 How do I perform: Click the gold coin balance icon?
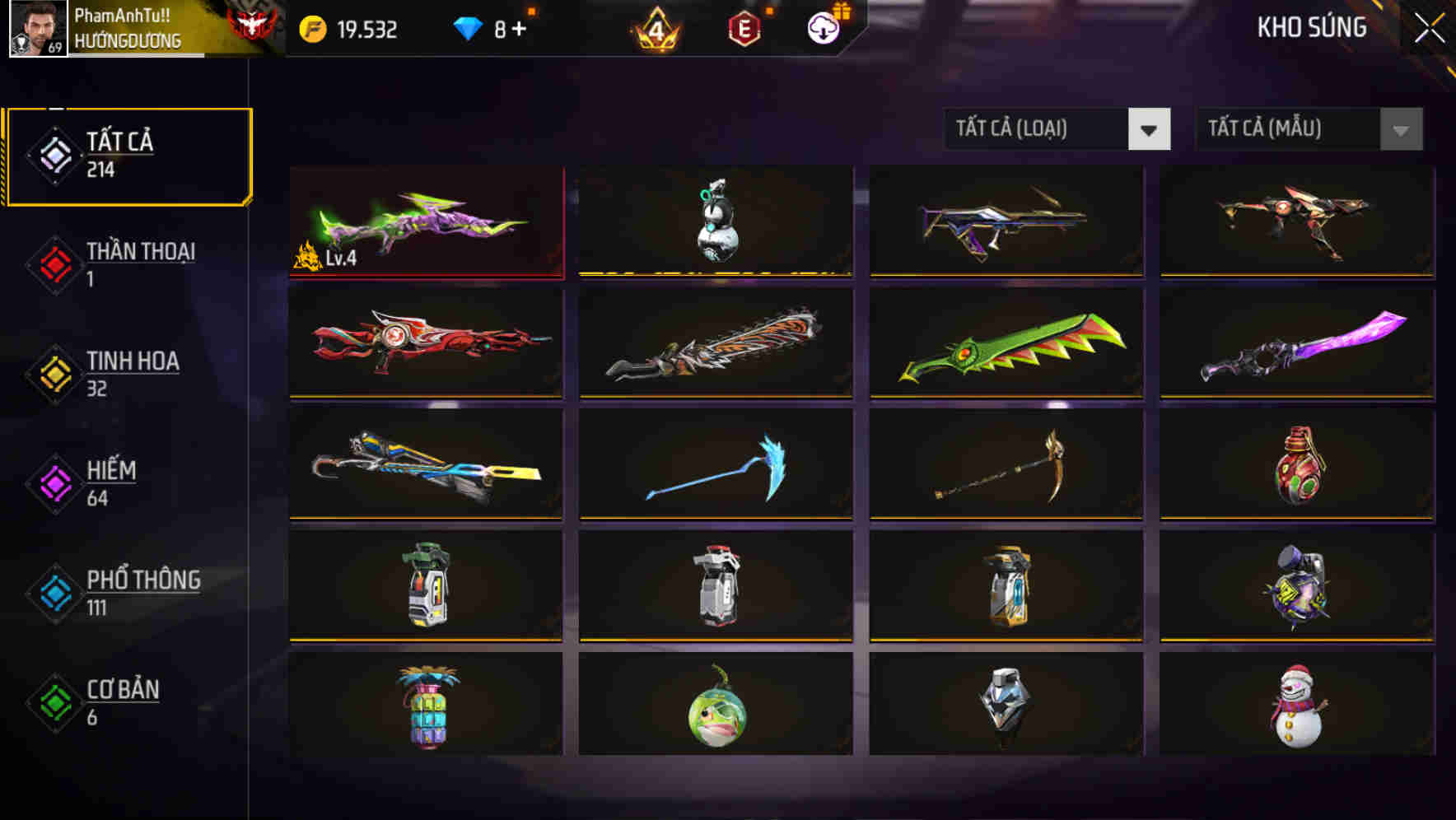(x=313, y=27)
